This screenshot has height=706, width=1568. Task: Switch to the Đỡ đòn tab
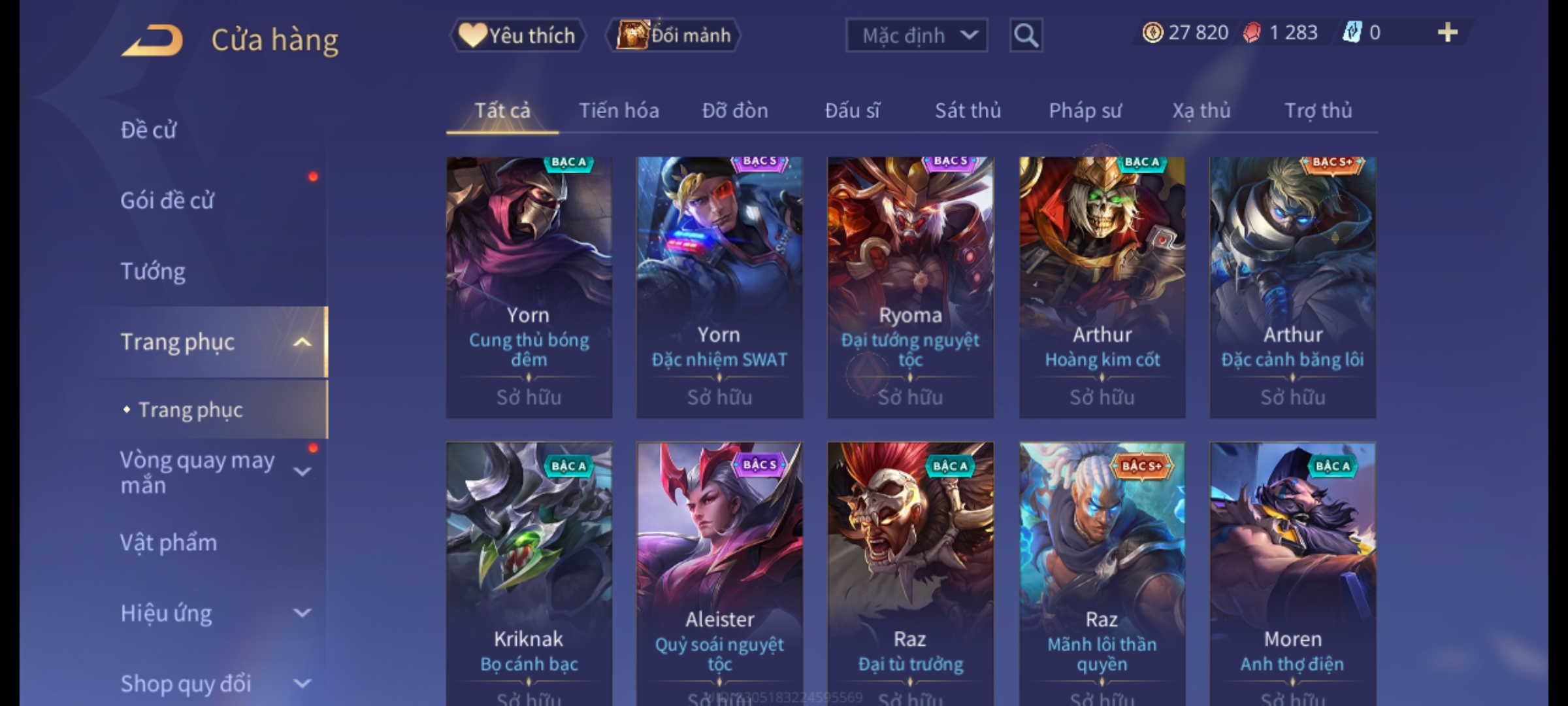[735, 110]
